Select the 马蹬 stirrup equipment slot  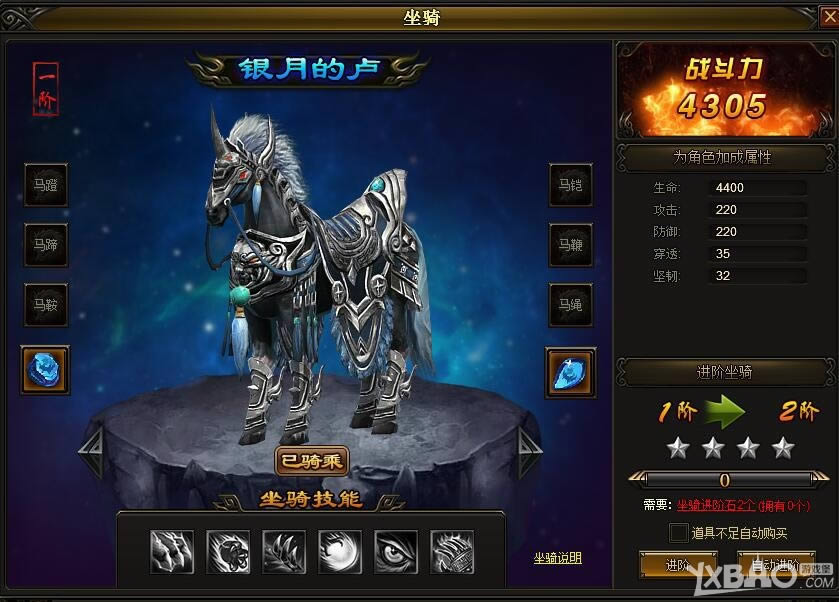click(46, 185)
